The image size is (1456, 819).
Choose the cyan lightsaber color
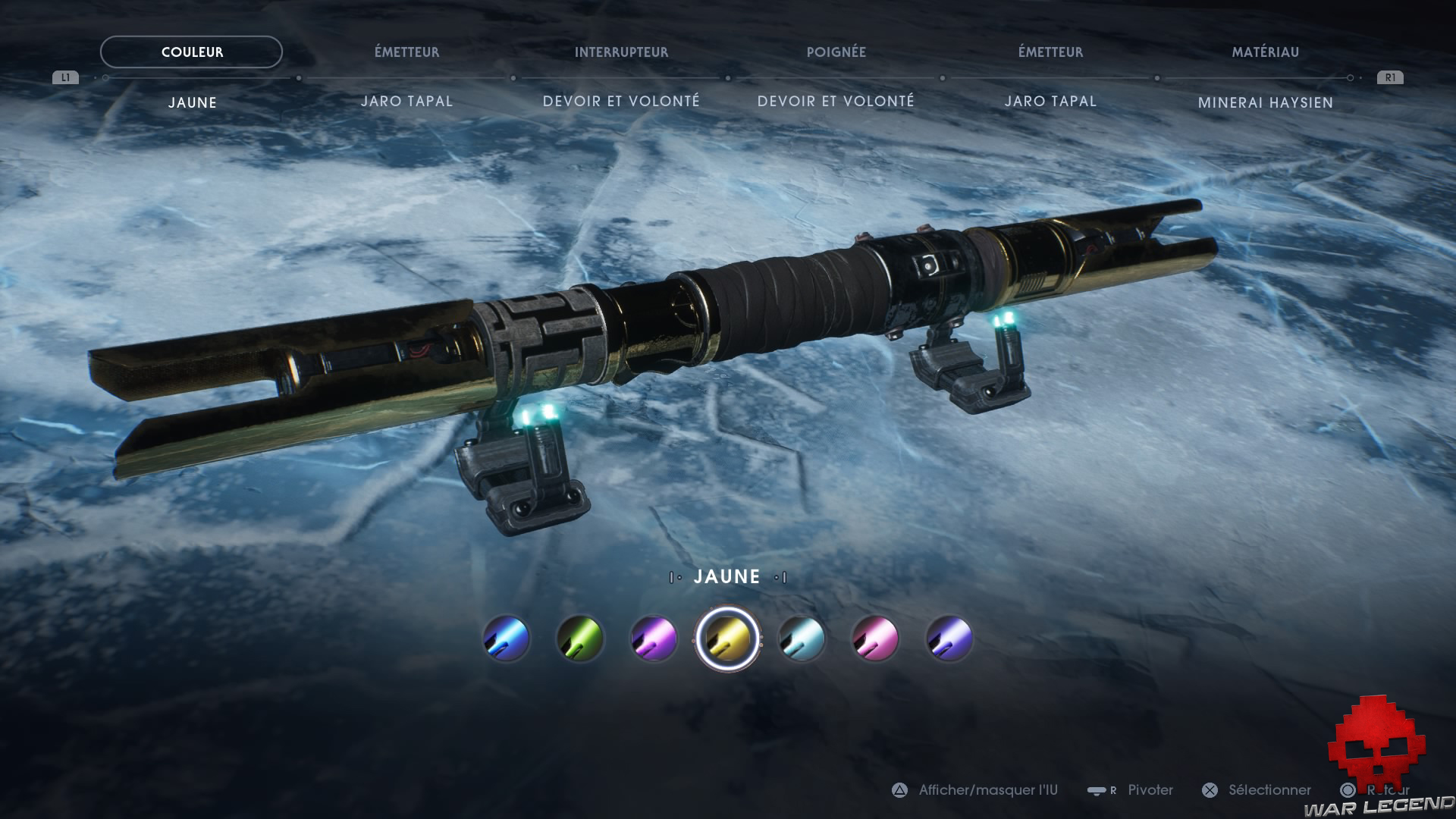802,639
